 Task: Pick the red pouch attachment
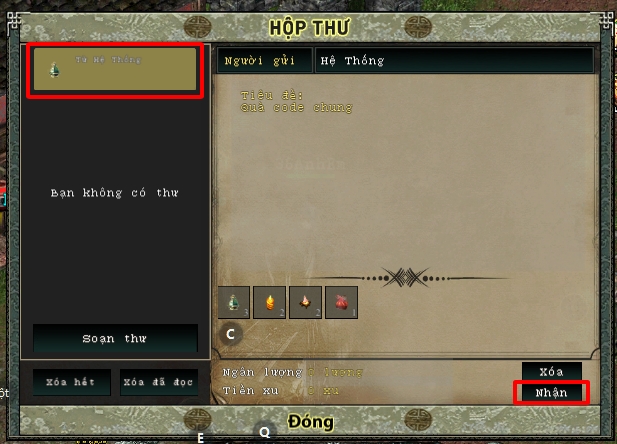point(341,302)
